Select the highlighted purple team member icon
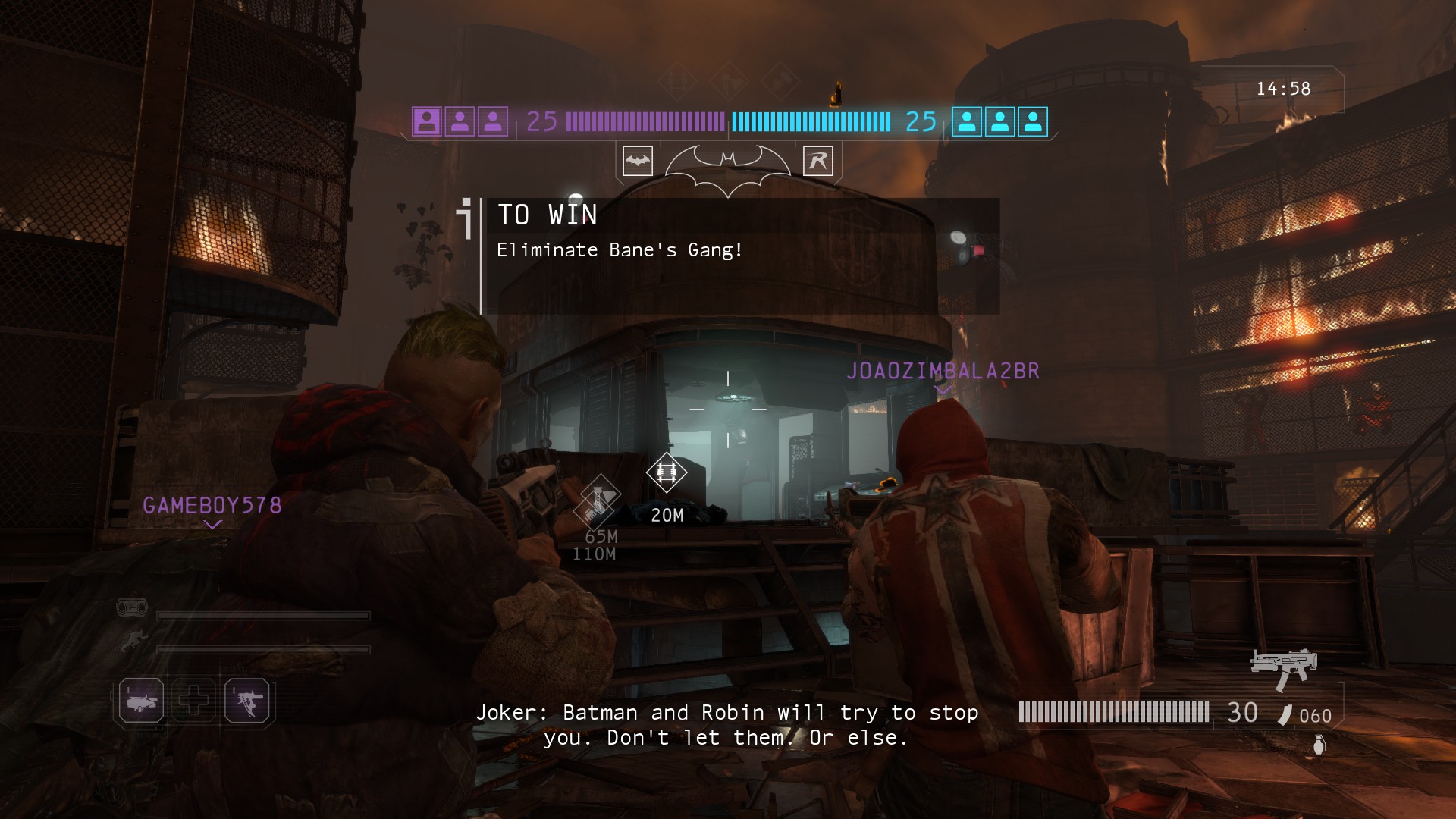1456x819 pixels. (427, 121)
